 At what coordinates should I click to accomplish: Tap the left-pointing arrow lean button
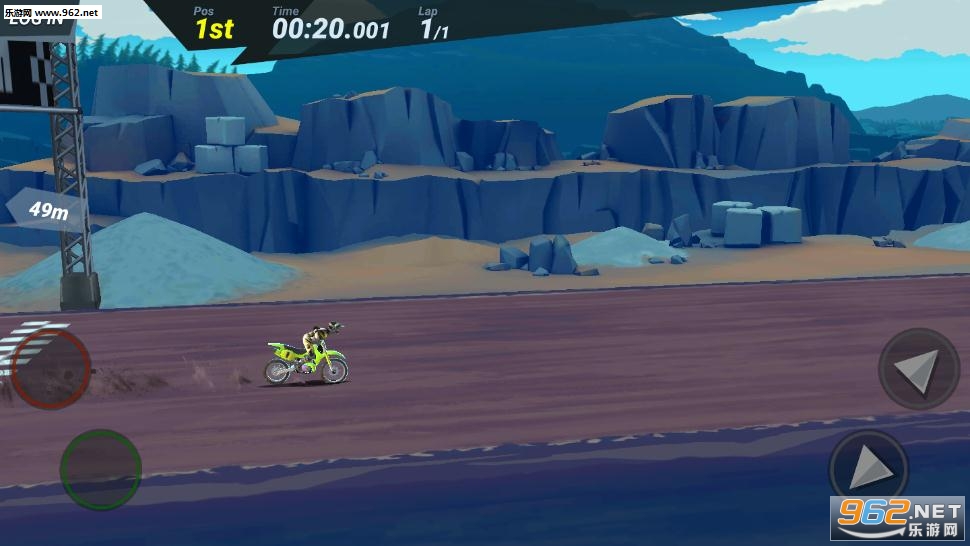pyautogui.click(x=918, y=369)
